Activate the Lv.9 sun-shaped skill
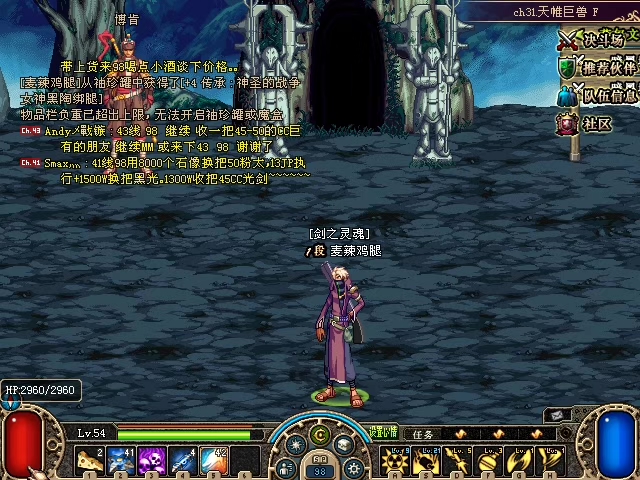This screenshot has height=480, width=640. (x=395, y=461)
